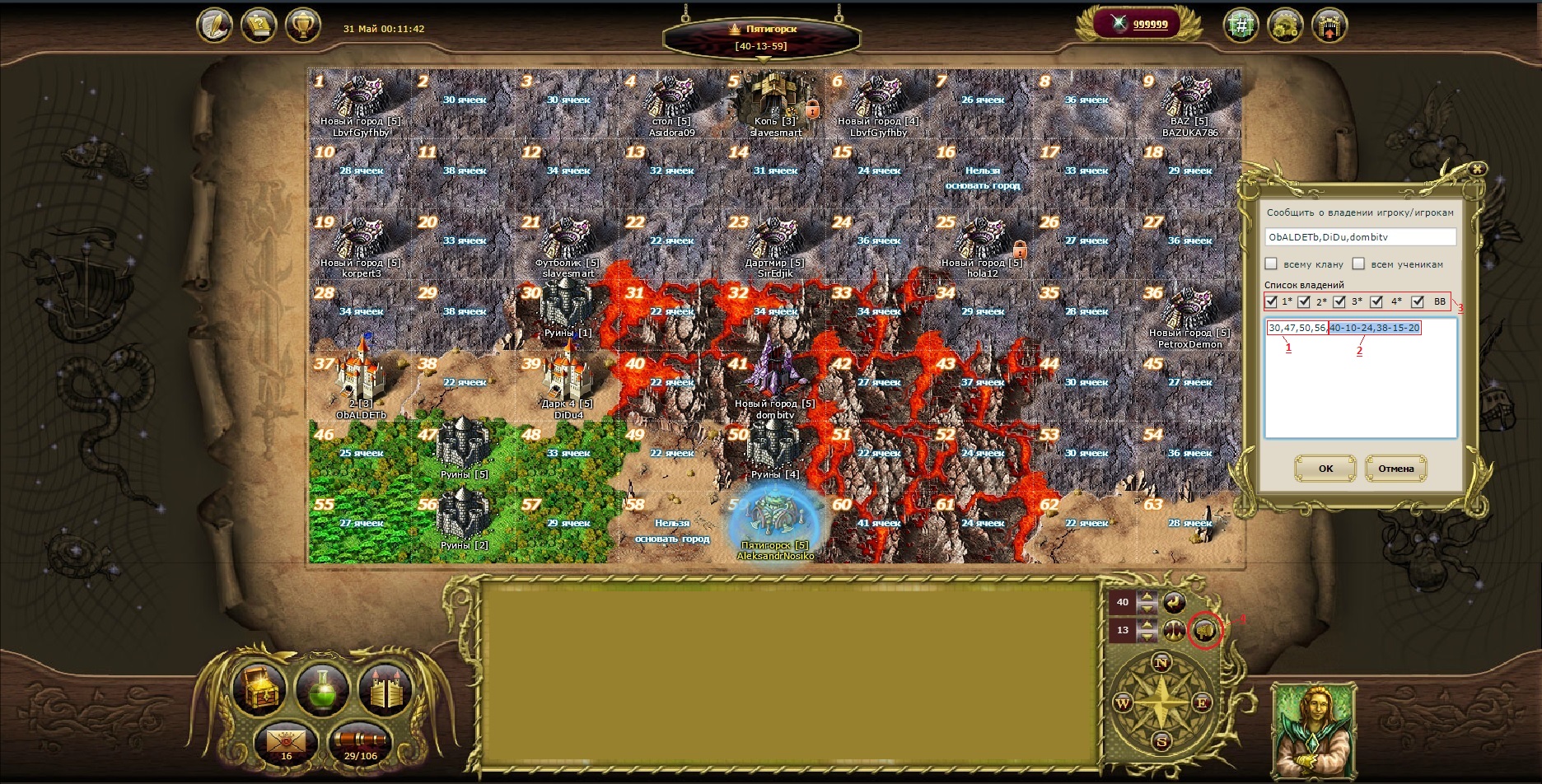Move map north with compass N
1542x784 pixels.
pos(1161,663)
